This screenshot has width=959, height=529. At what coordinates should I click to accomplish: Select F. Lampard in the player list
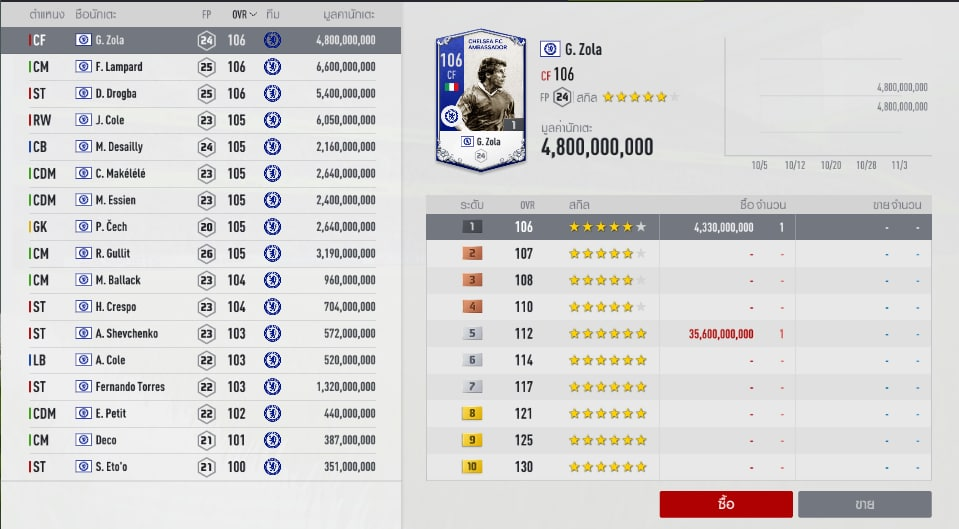[x=200, y=67]
